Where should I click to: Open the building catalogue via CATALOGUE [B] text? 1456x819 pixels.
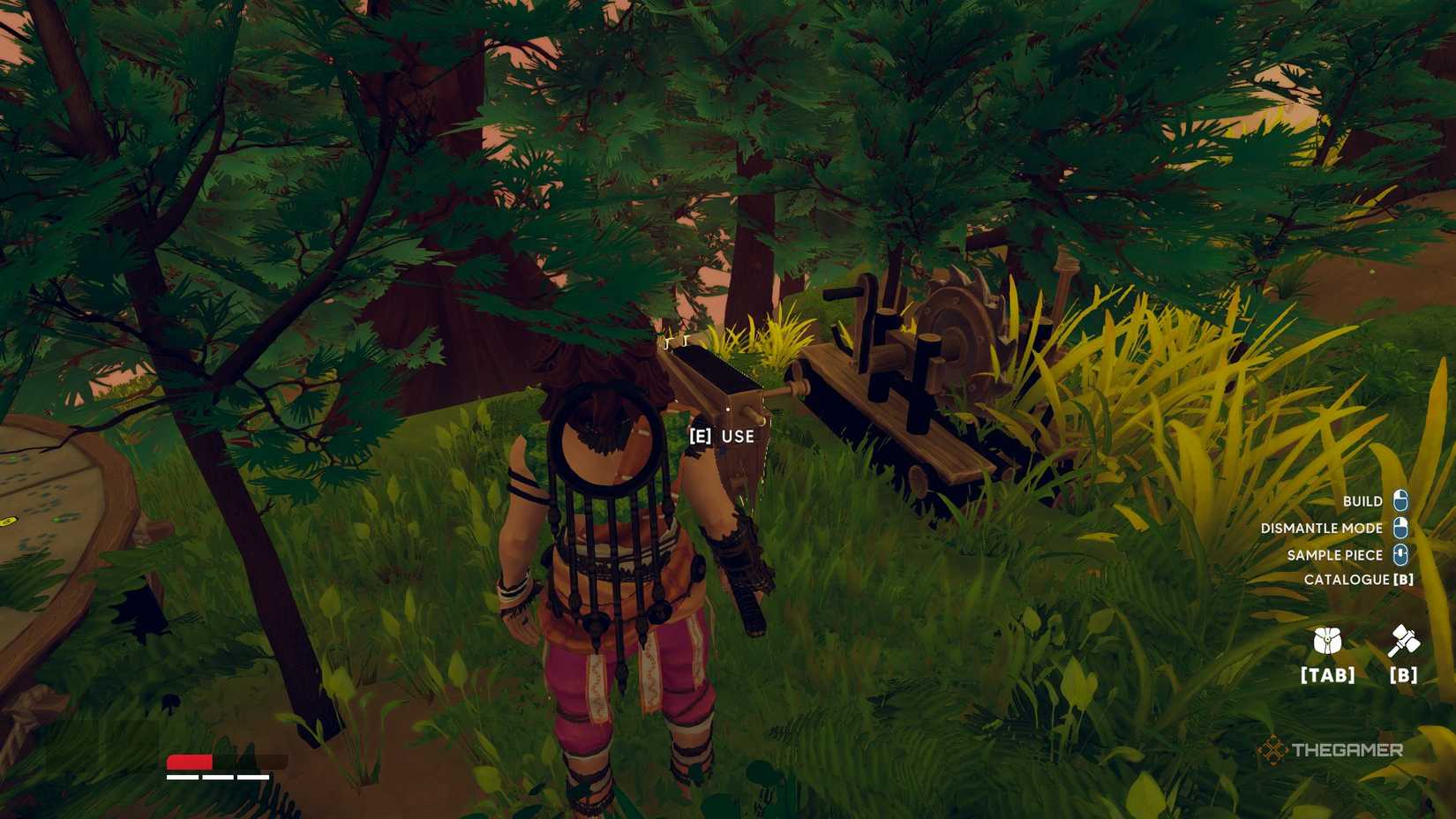click(1359, 581)
